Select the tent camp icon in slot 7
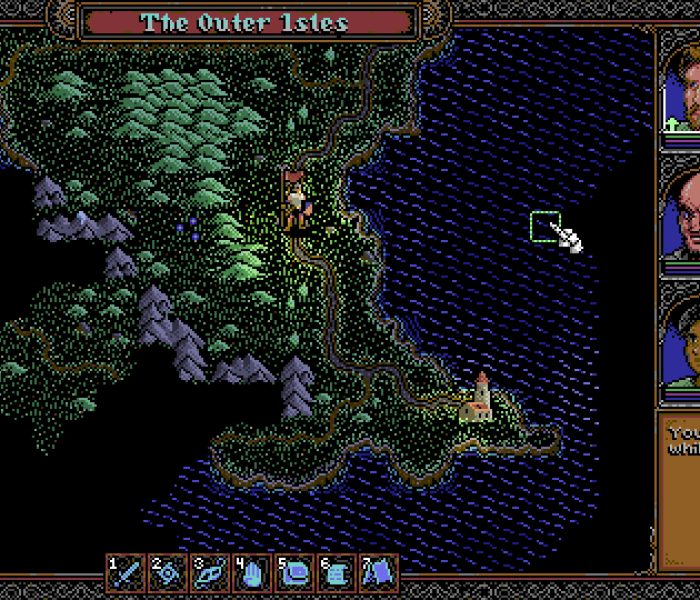700x600 pixels. (379, 572)
